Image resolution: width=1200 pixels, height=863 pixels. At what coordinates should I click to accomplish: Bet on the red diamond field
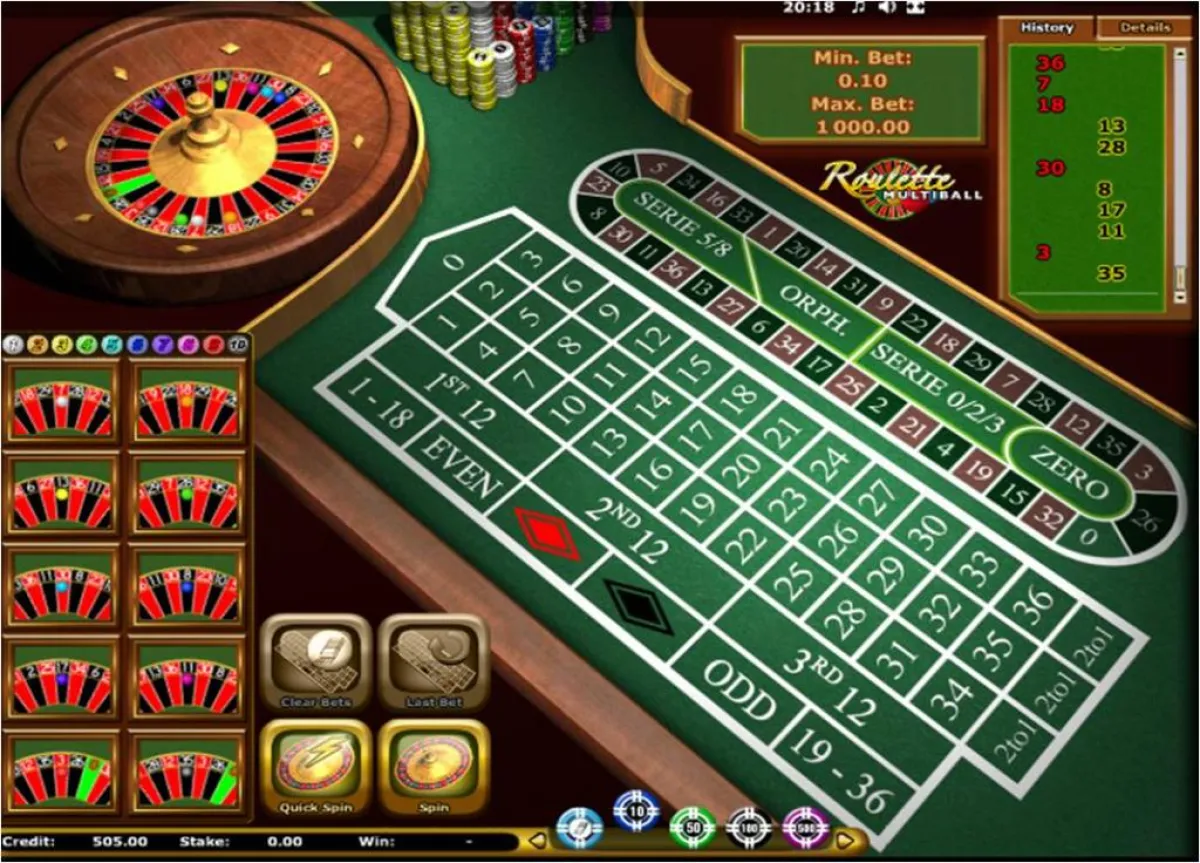click(547, 533)
